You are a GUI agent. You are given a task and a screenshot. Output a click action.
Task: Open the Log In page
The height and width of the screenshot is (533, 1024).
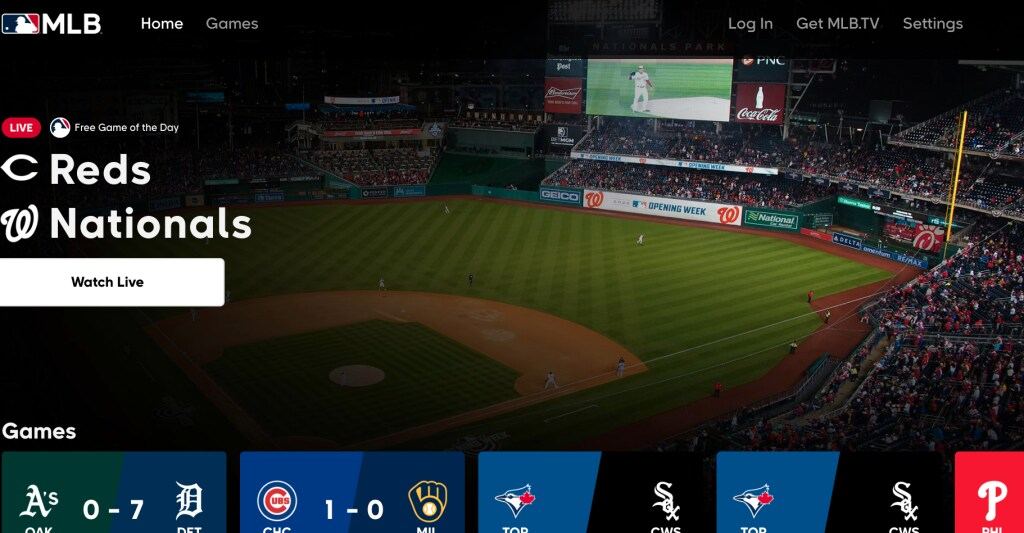coord(750,24)
